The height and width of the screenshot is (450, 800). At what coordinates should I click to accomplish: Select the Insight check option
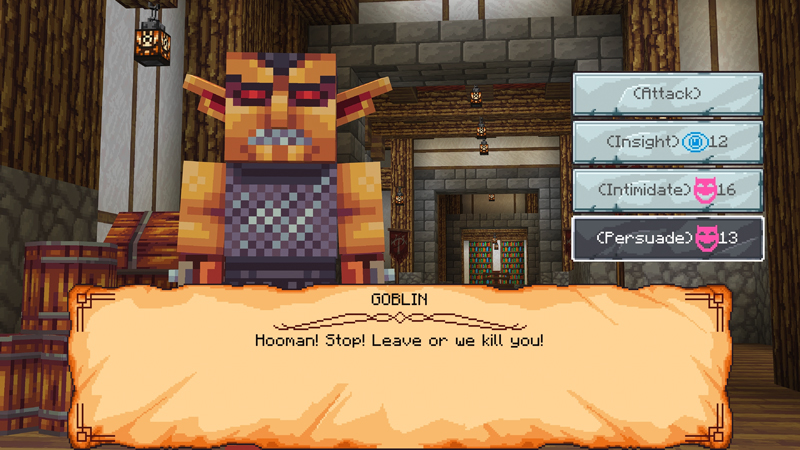667,142
